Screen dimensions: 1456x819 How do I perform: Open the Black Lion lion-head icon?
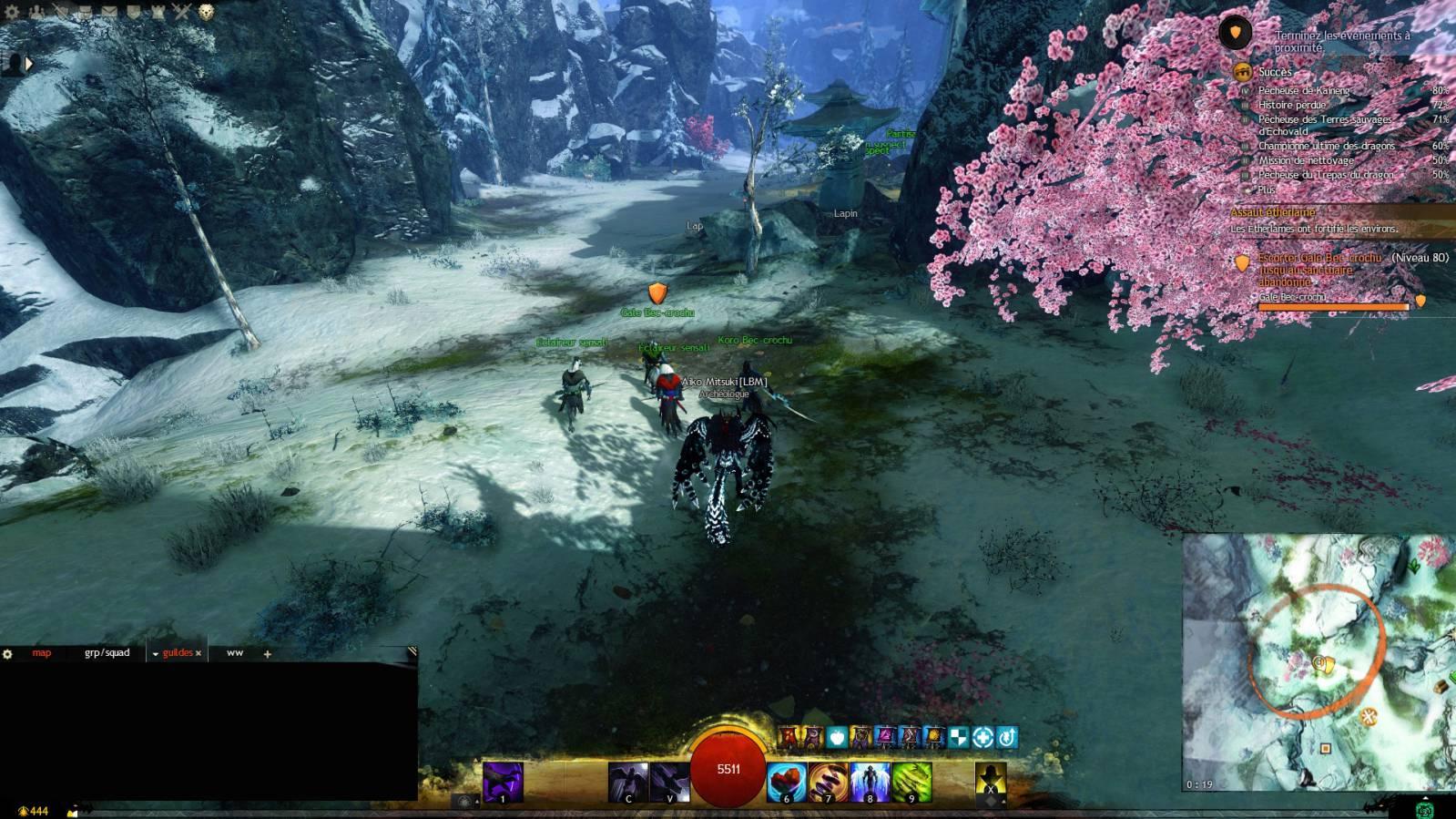click(207, 12)
